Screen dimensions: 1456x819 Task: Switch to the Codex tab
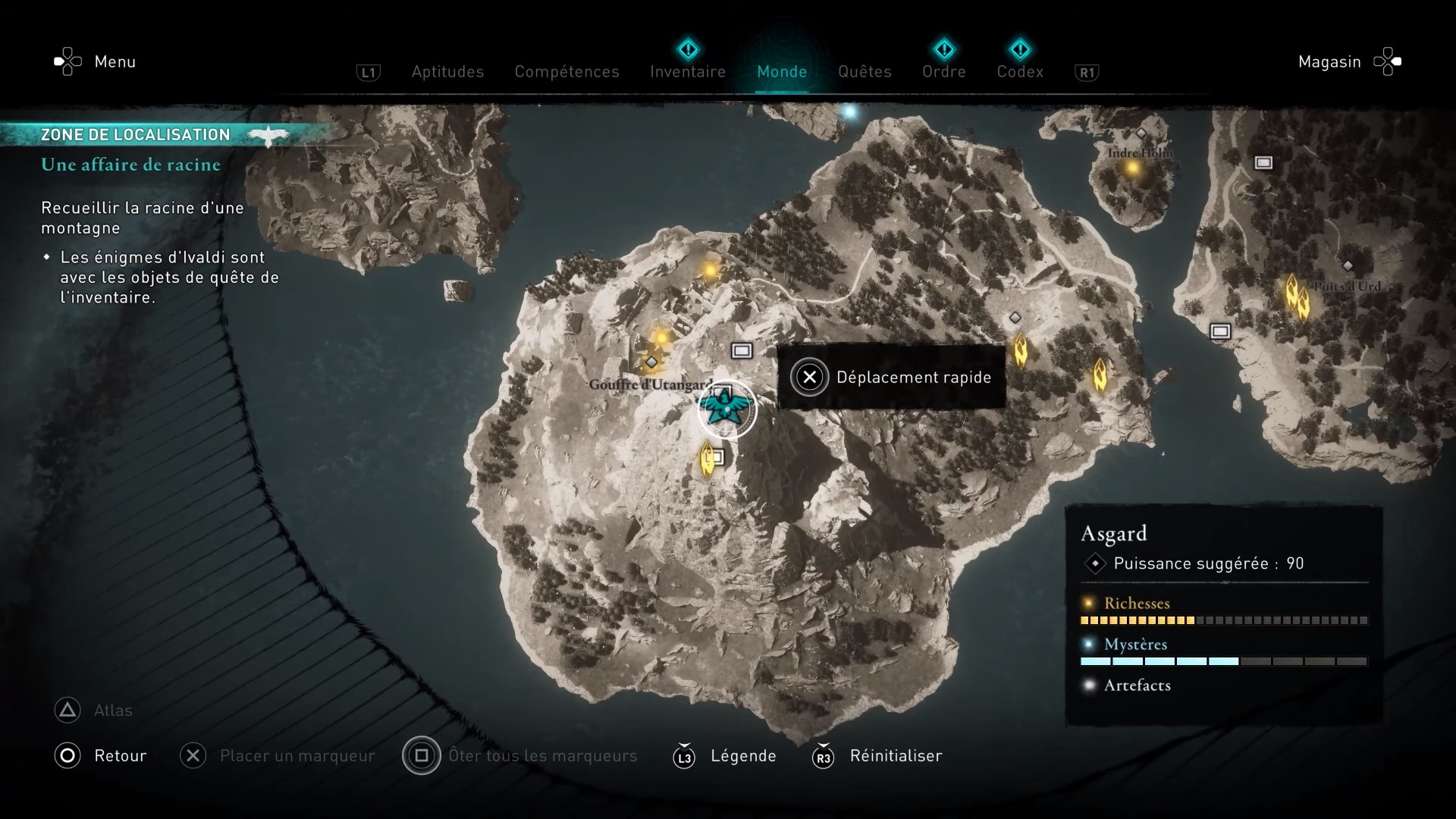1020,71
